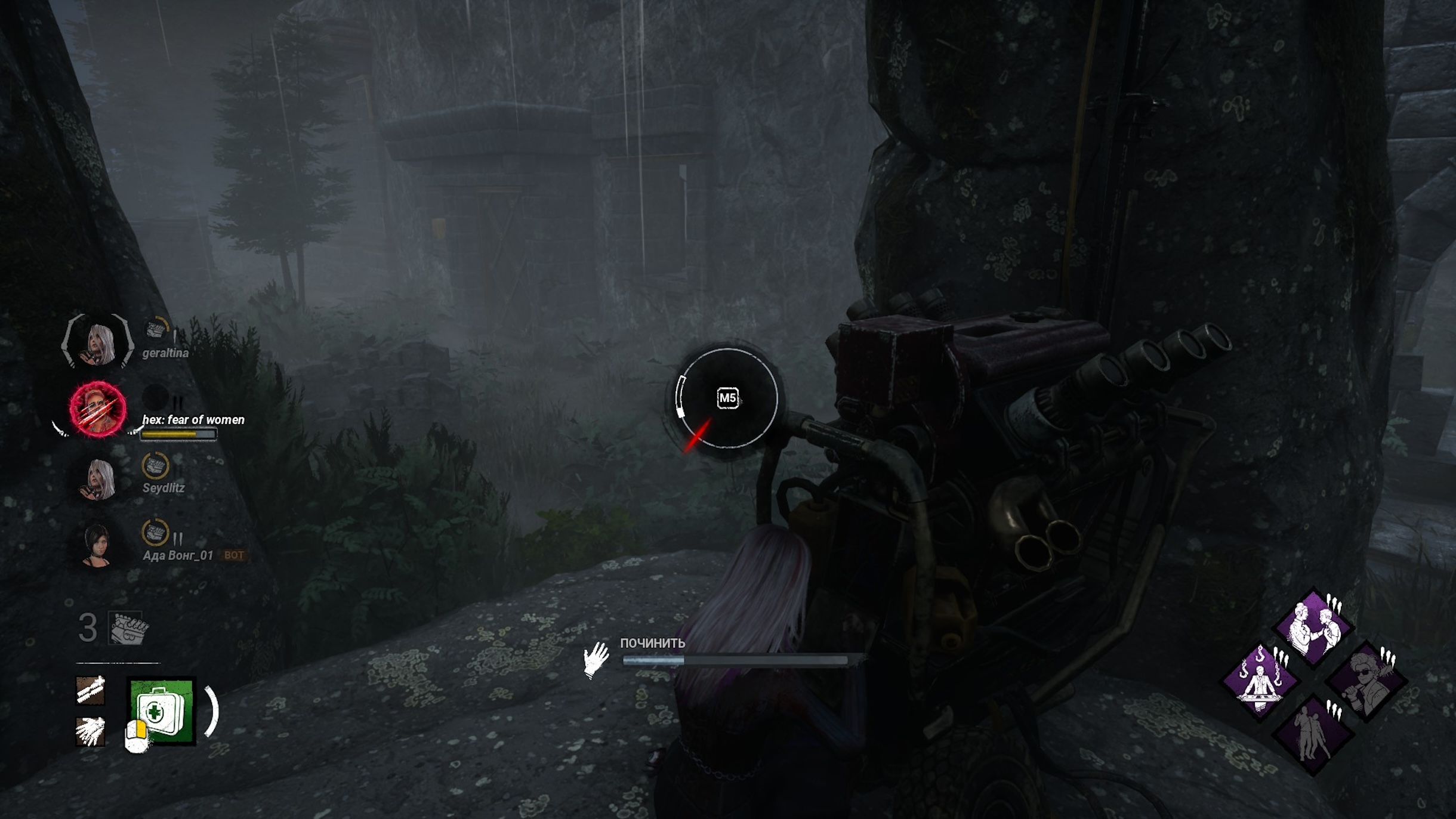Click the generator icon beside Seydlitz
The image size is (1456, 819).
click(155, 466)
